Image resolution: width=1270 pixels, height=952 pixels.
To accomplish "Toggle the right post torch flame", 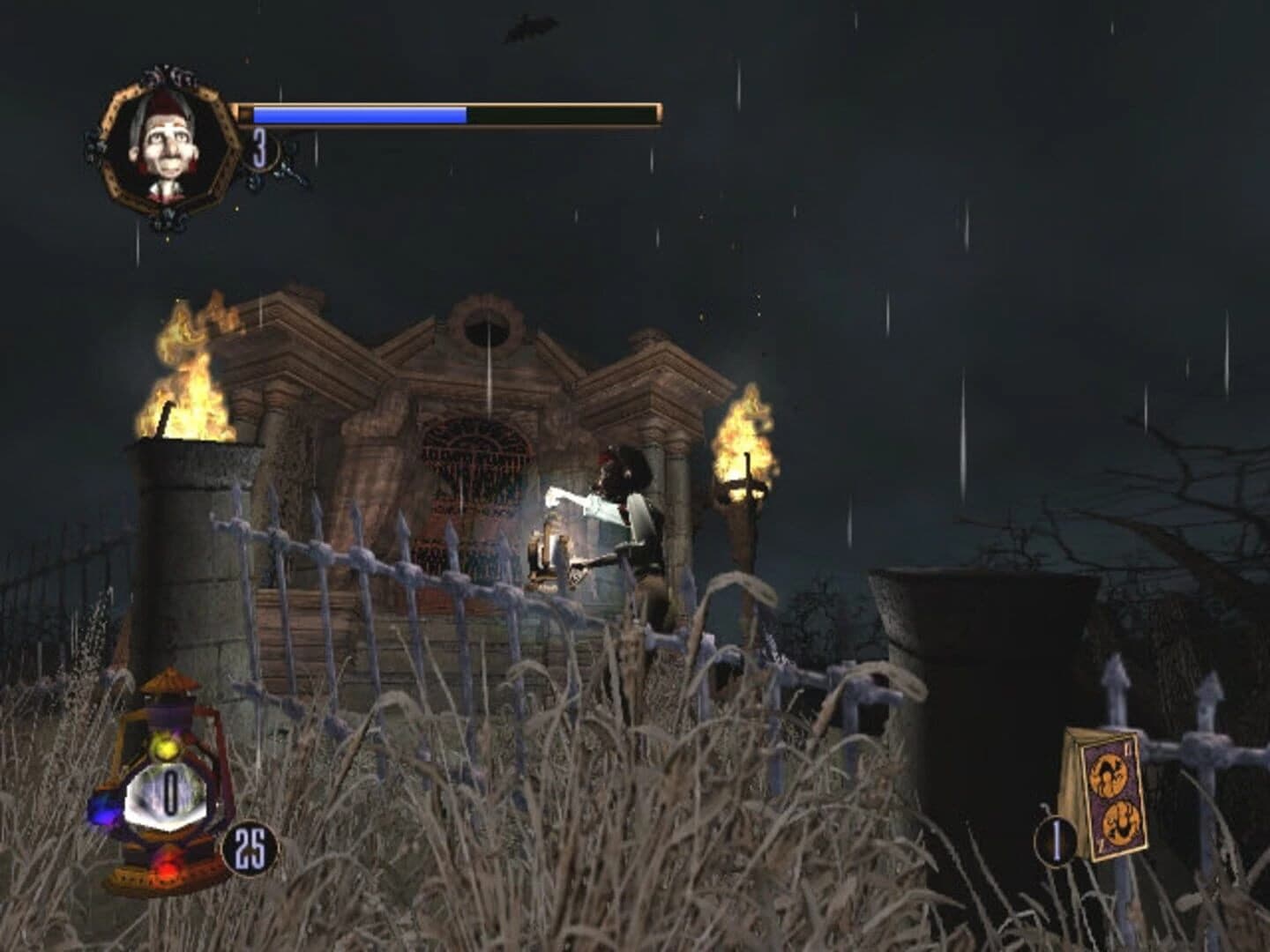I will pos(745,441).
